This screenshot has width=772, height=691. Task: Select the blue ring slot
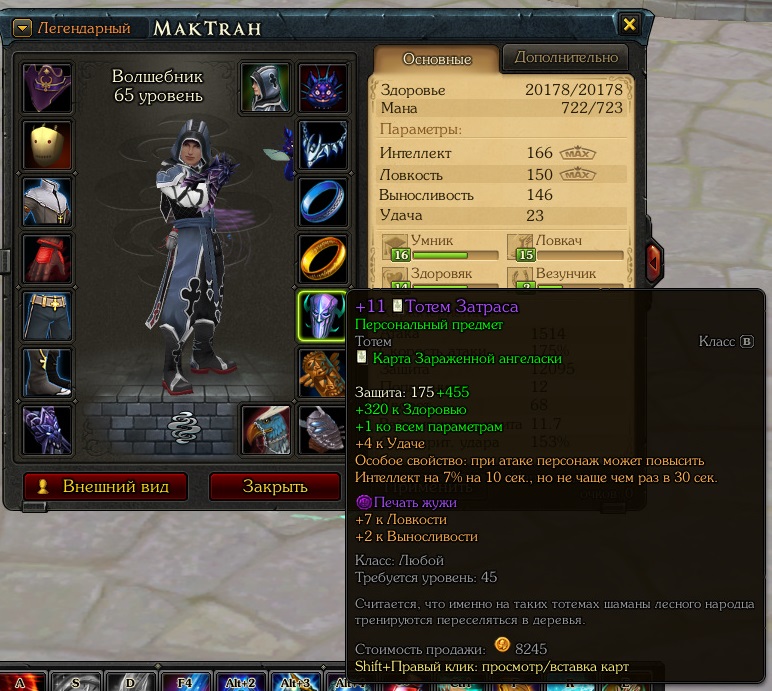323,202
